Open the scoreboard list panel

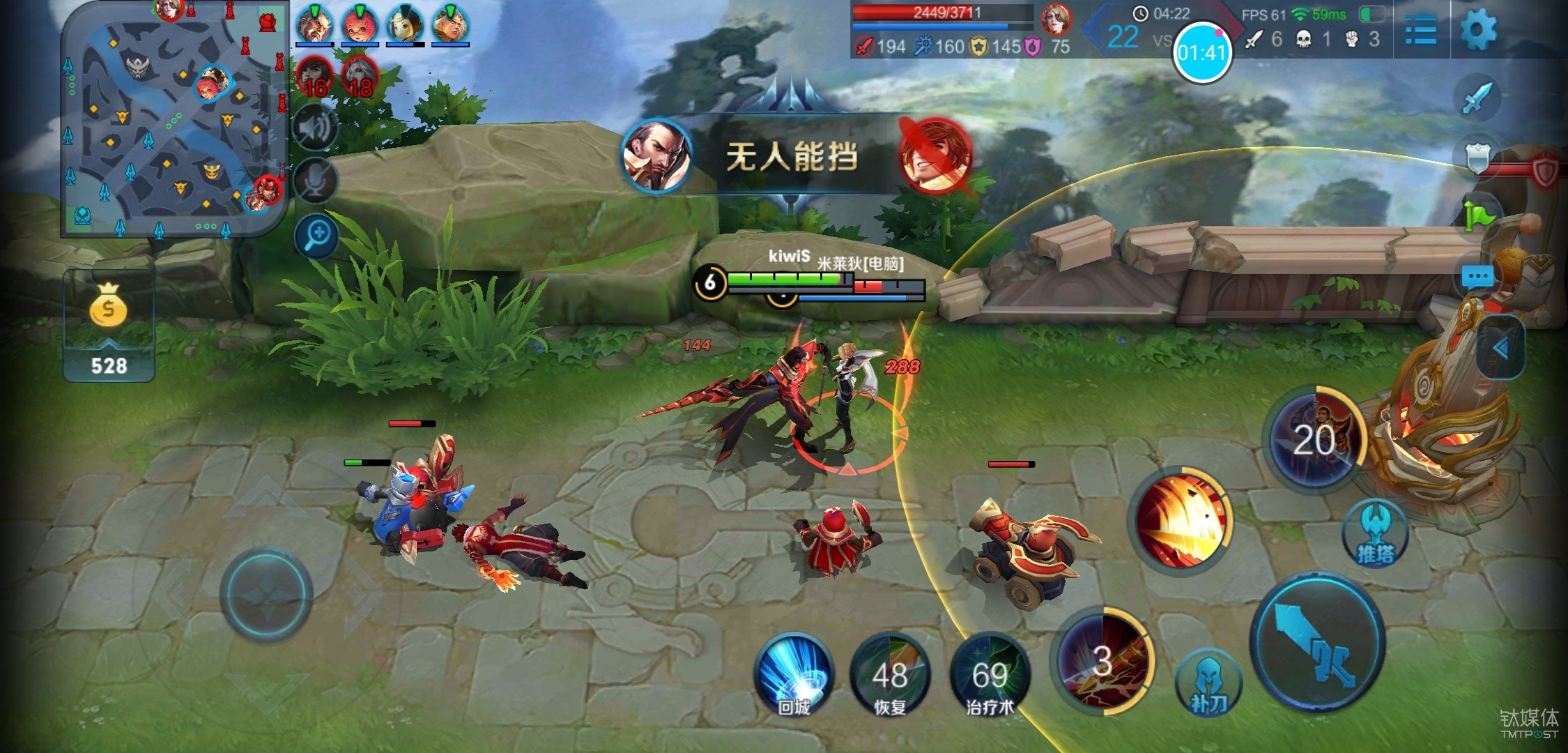(x=1420, y=30)
